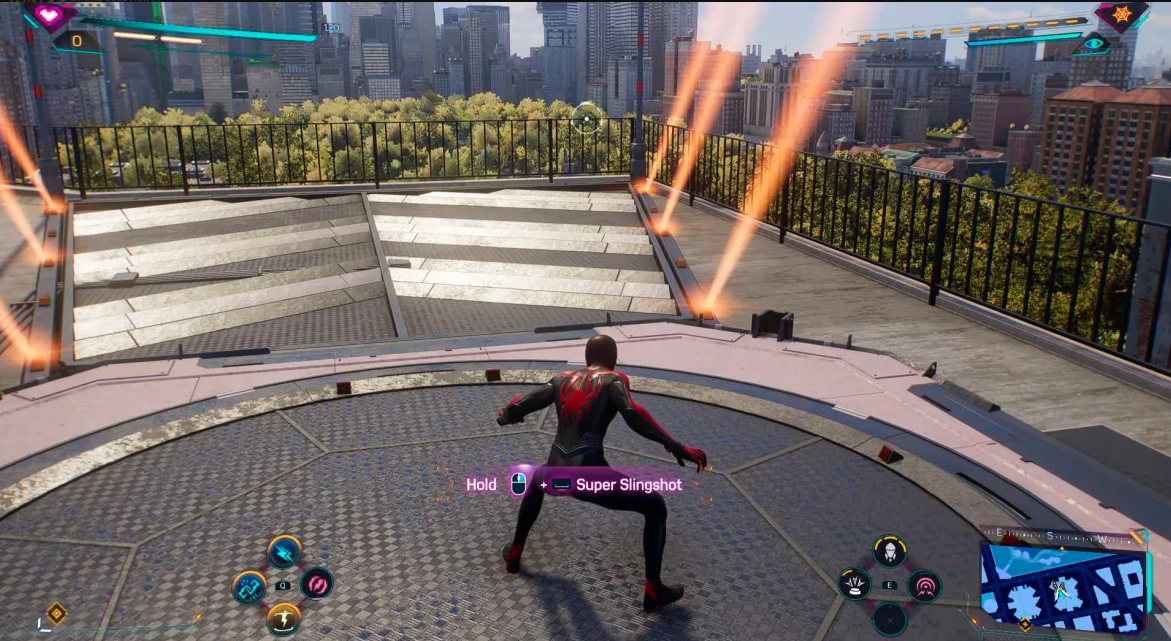Trigger the pink swirling lightning ability
Image resolution: width=1171 pixels, height=641 pixels.
pyautogui.click(x=317, y=583)
